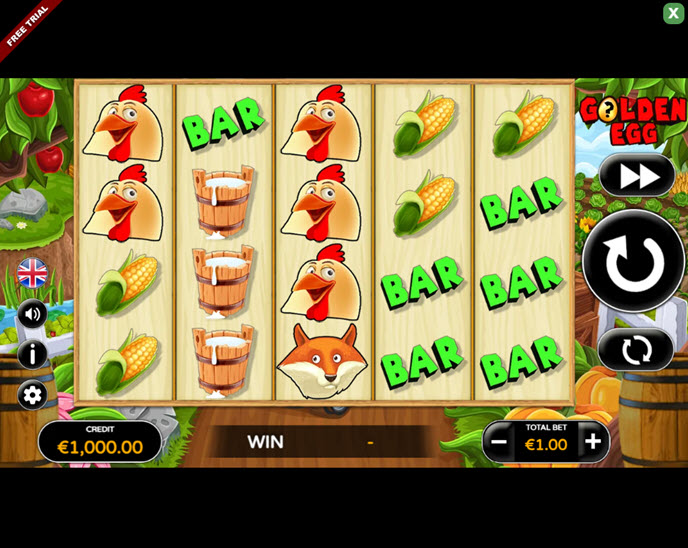Toggle sound with the speaker icon
The height and width of the screenshot is (548, 688).
32,314
